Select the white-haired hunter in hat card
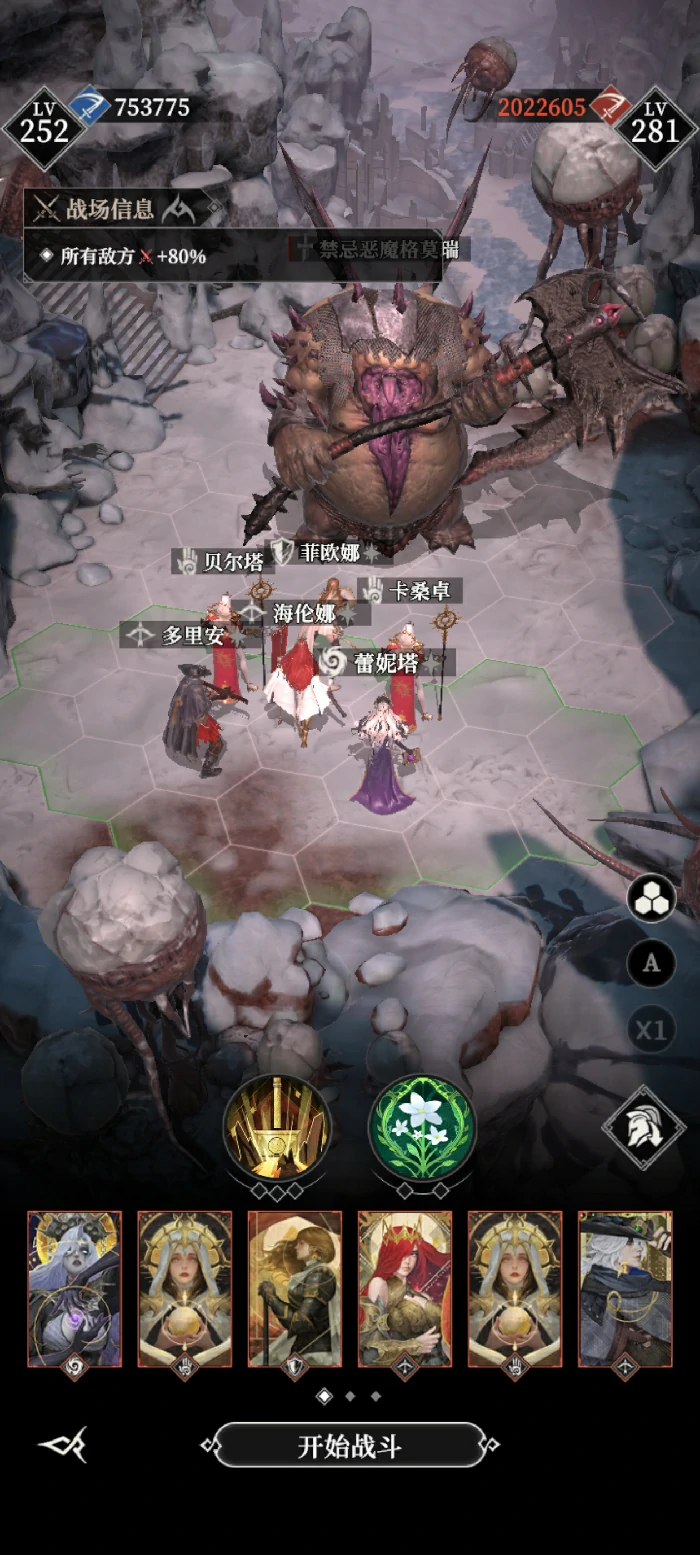The width and height of the screenshot is (700, 1555). [x=625, y=1288]
